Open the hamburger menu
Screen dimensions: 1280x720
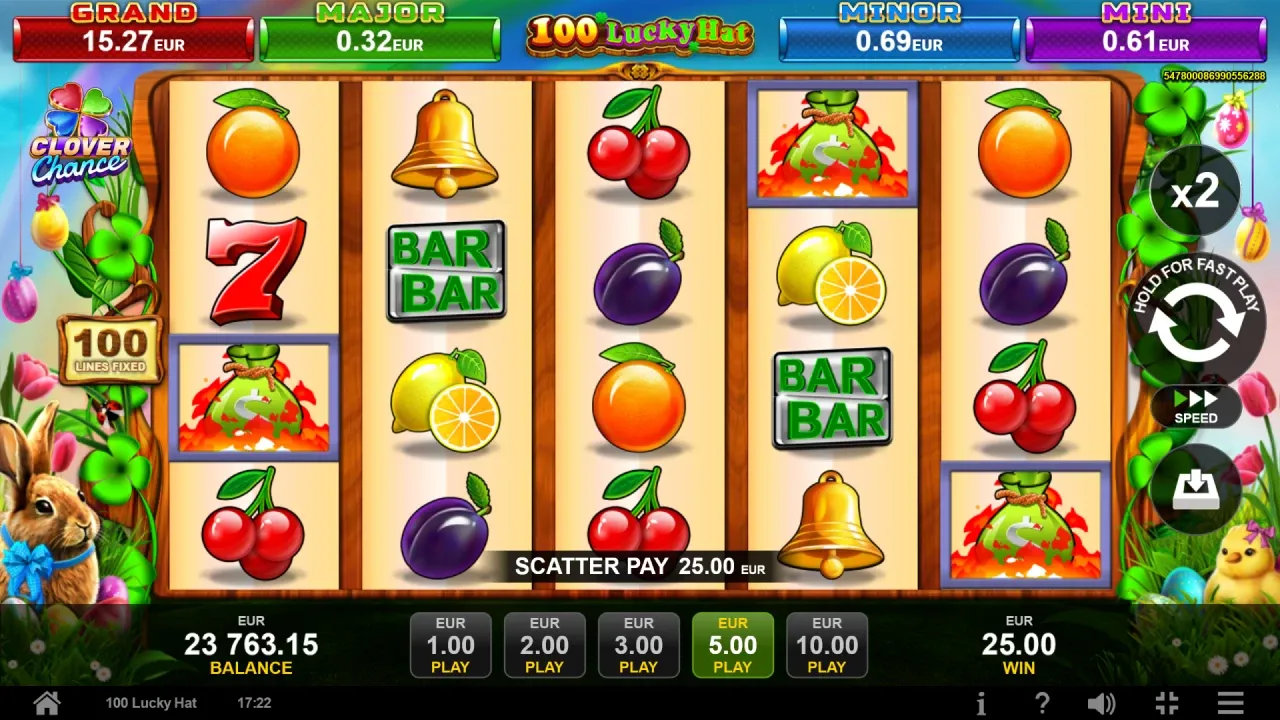coord(1231,703)
